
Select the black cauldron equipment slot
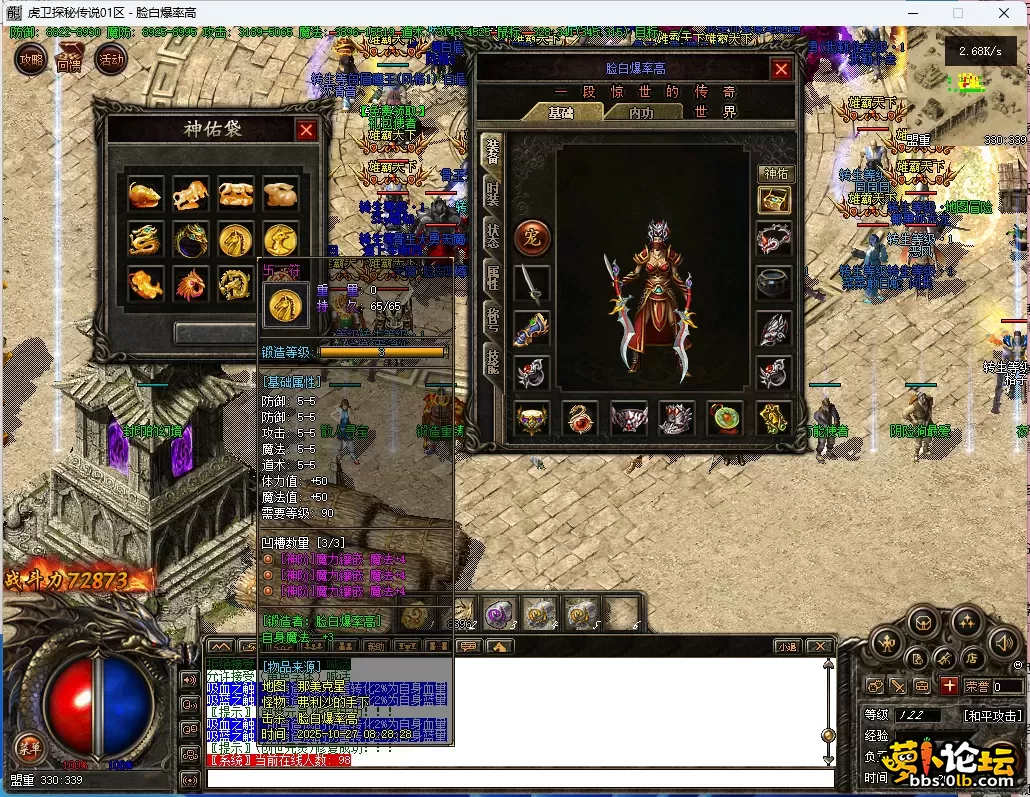point(775,284)
